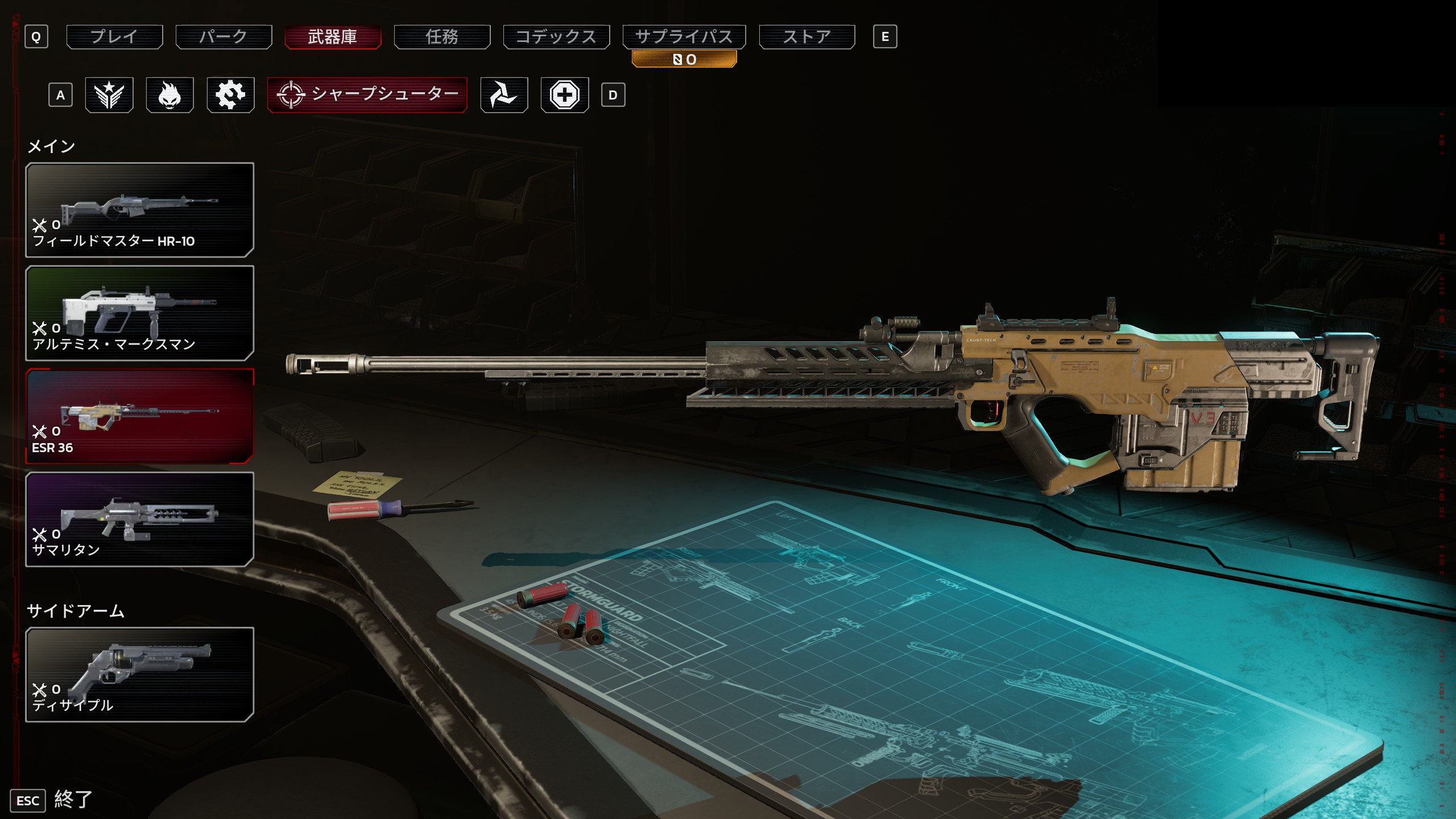Switch to the ストア tab
Image resolution: width=1456 pixels, height=819 pixels.
(806, 37)
